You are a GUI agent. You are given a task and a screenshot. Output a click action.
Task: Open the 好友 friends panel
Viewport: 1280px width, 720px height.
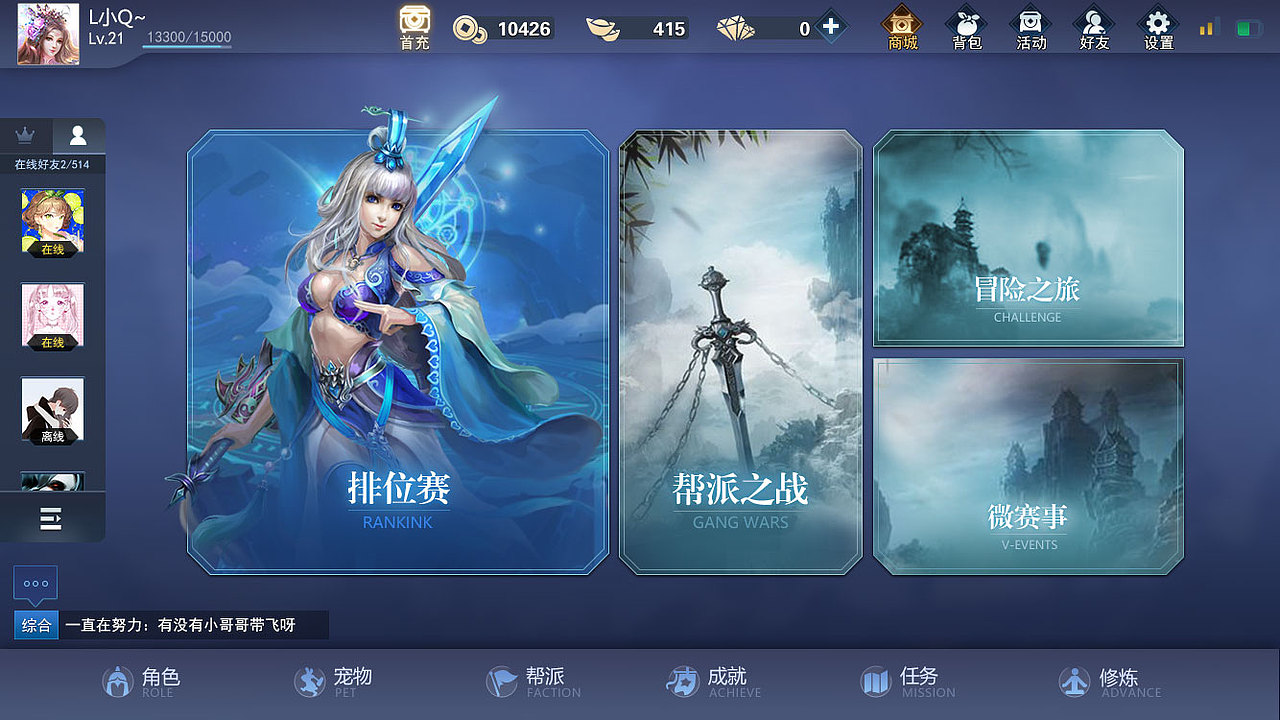point(1094,27)
